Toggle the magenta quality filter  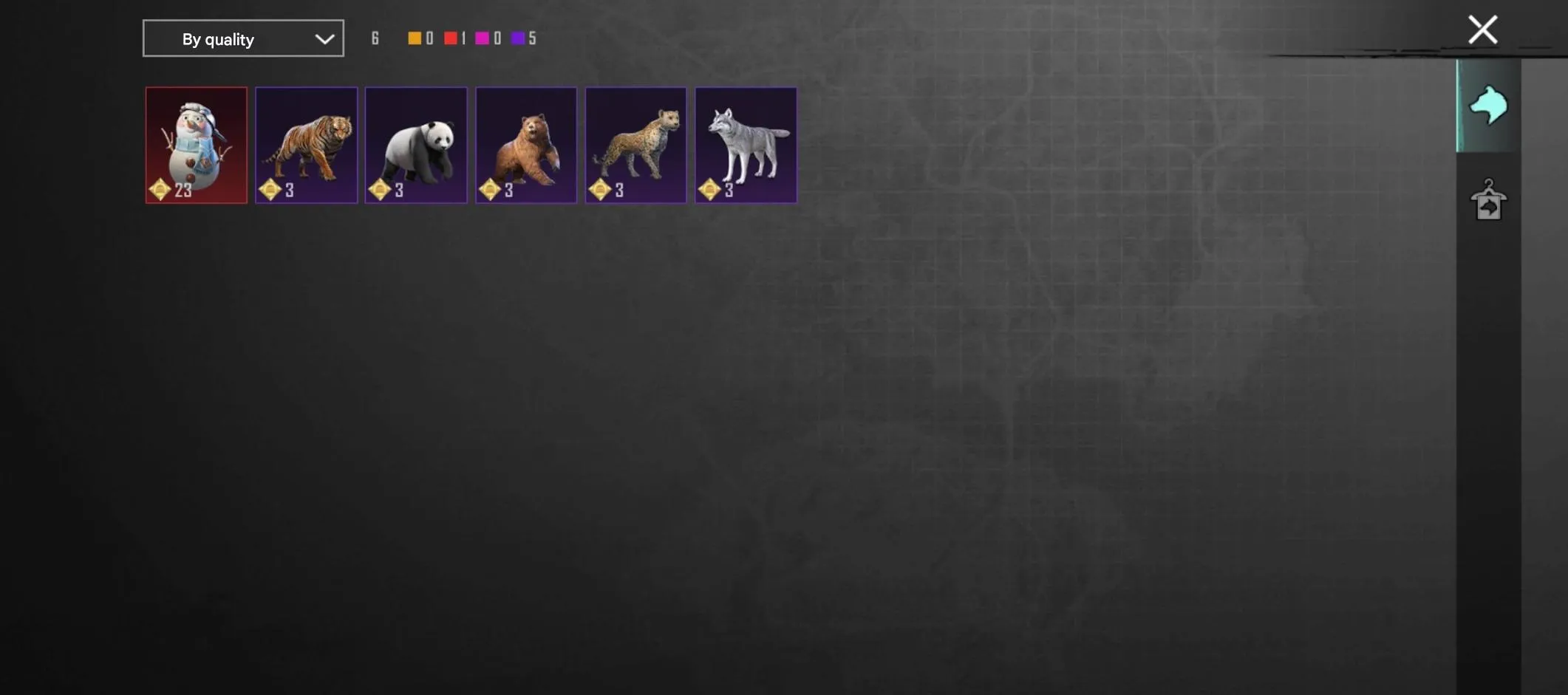[x=483, y=38]
